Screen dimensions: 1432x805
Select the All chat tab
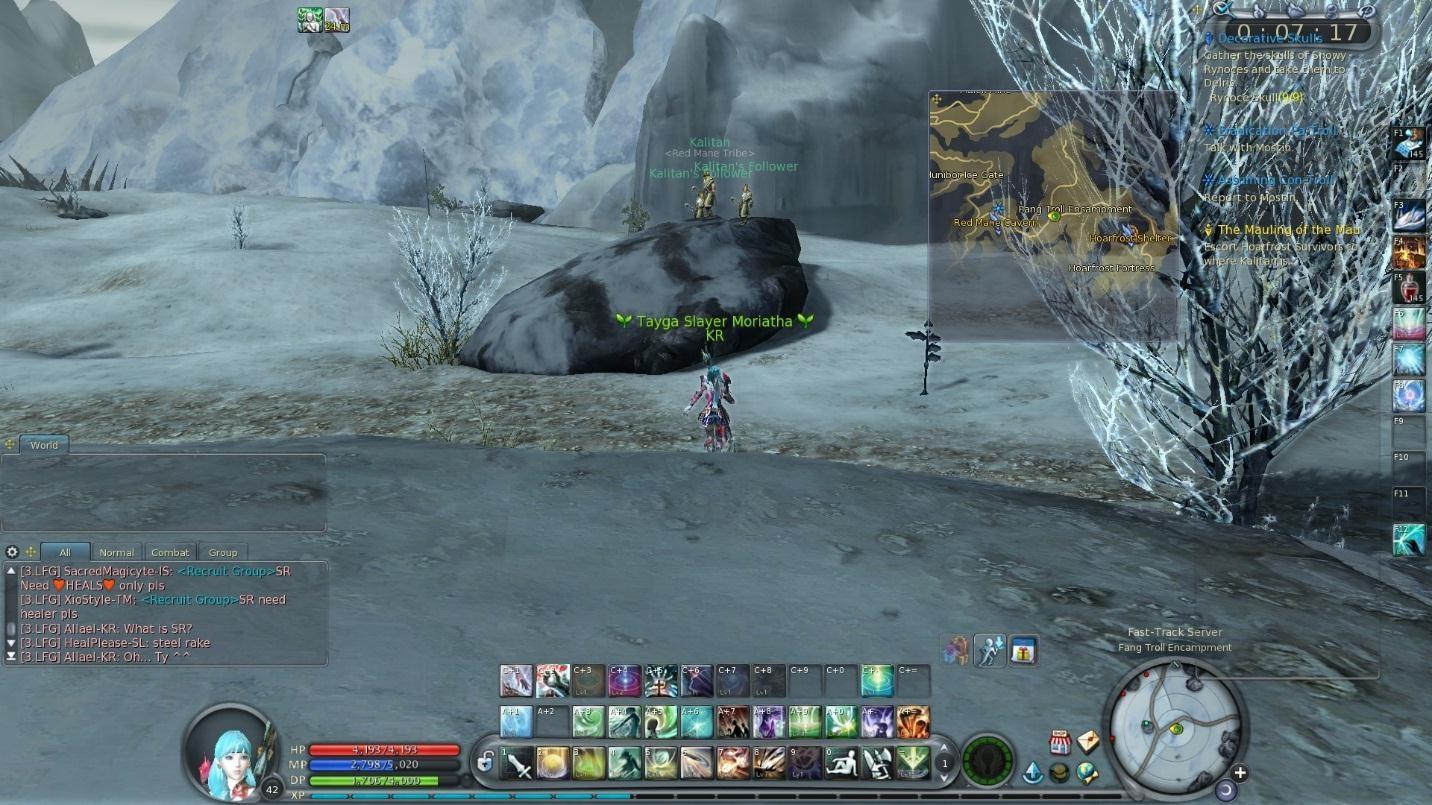(x=65, y=552)
